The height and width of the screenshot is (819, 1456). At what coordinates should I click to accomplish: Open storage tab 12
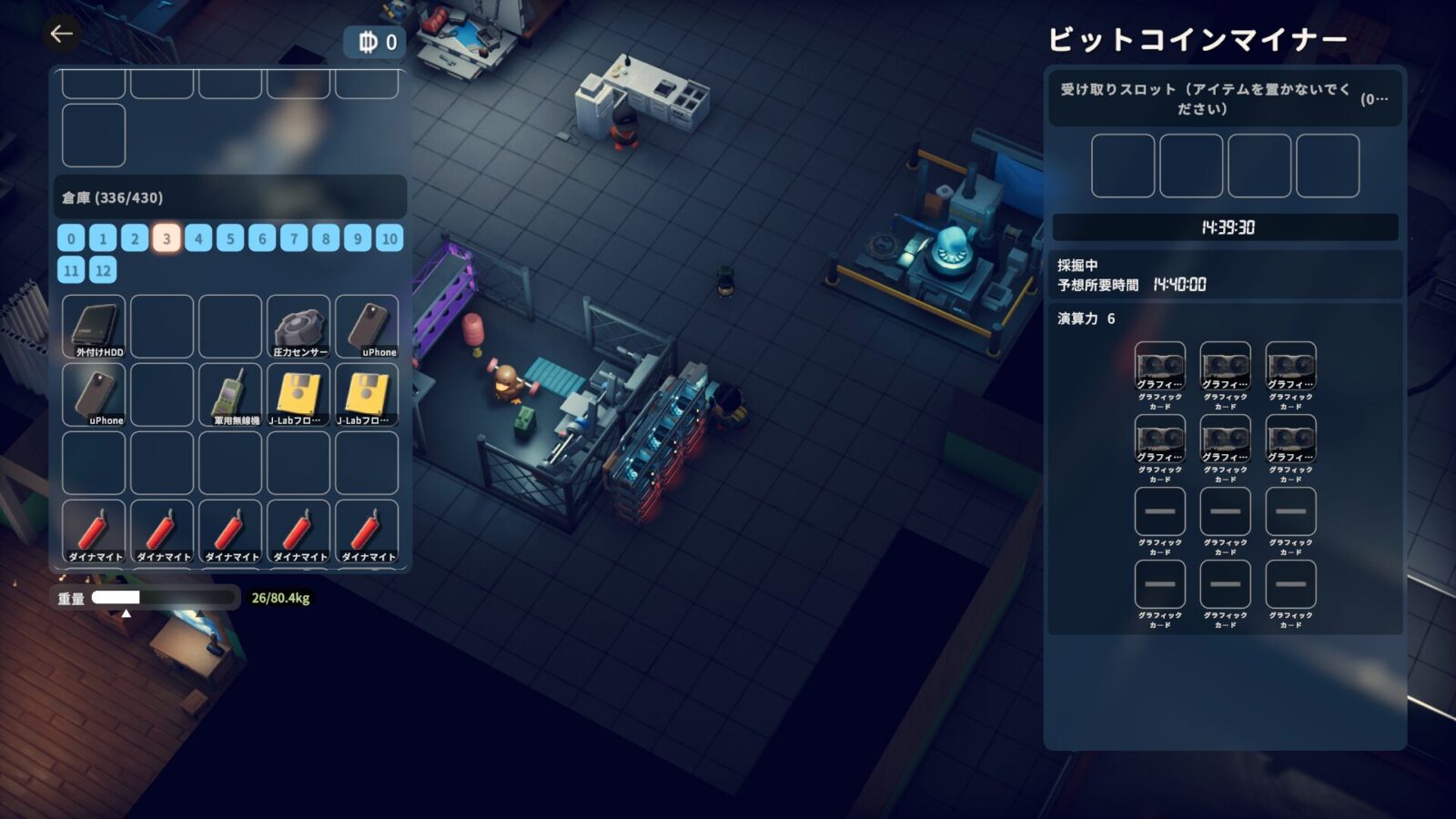(100, 270)
